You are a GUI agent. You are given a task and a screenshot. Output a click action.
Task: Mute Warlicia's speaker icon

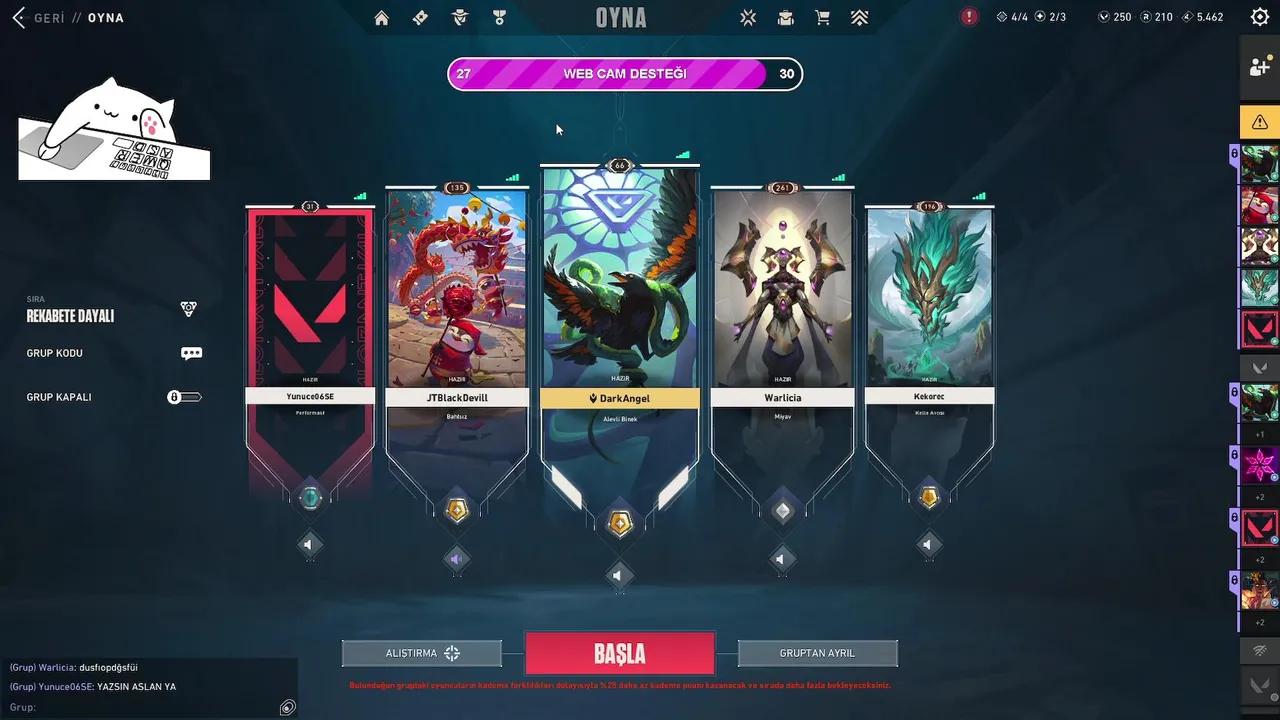[x=781, y=560]
